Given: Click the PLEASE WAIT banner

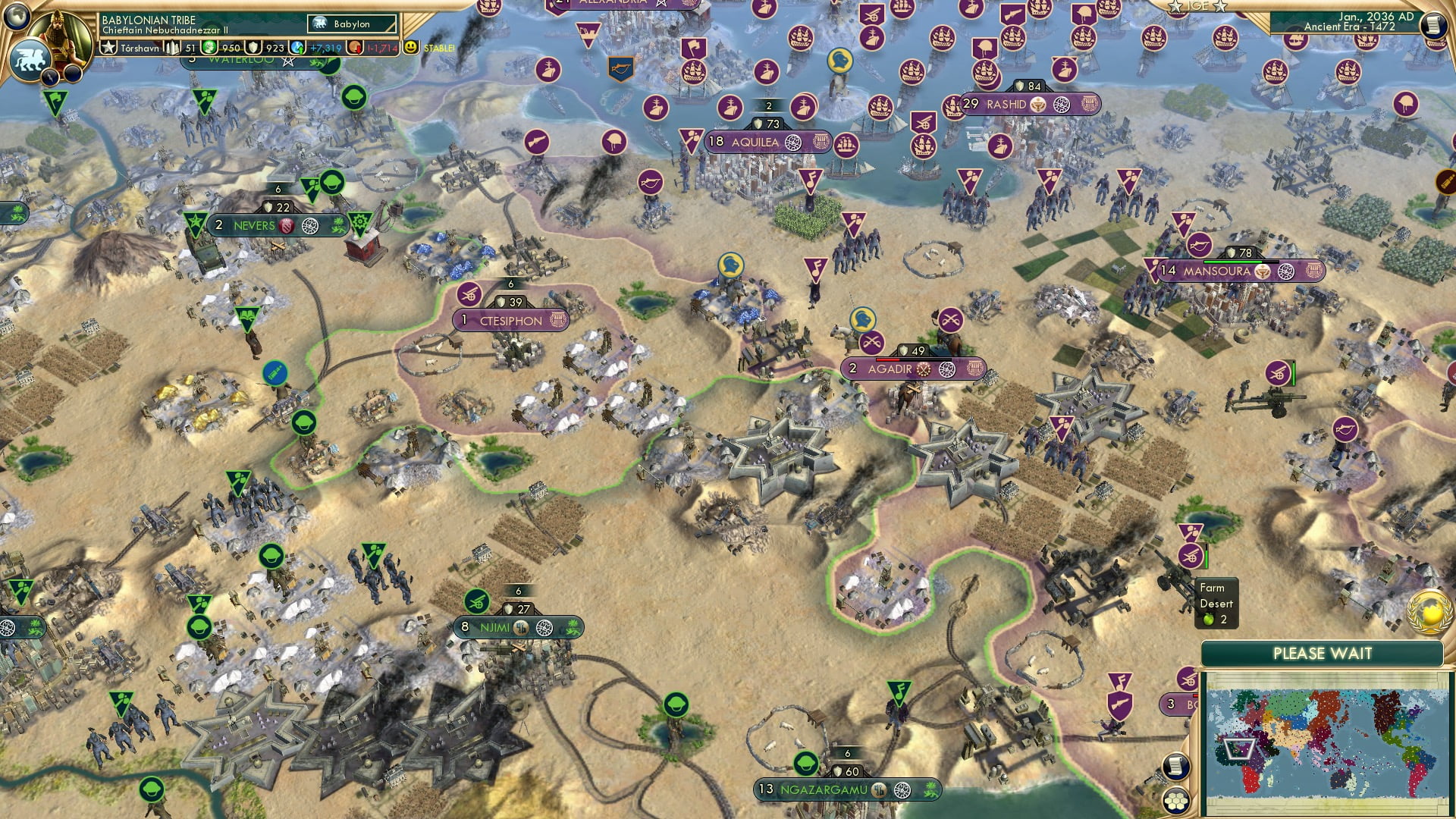Looking at the screenshot, I should pos(1323,653).
